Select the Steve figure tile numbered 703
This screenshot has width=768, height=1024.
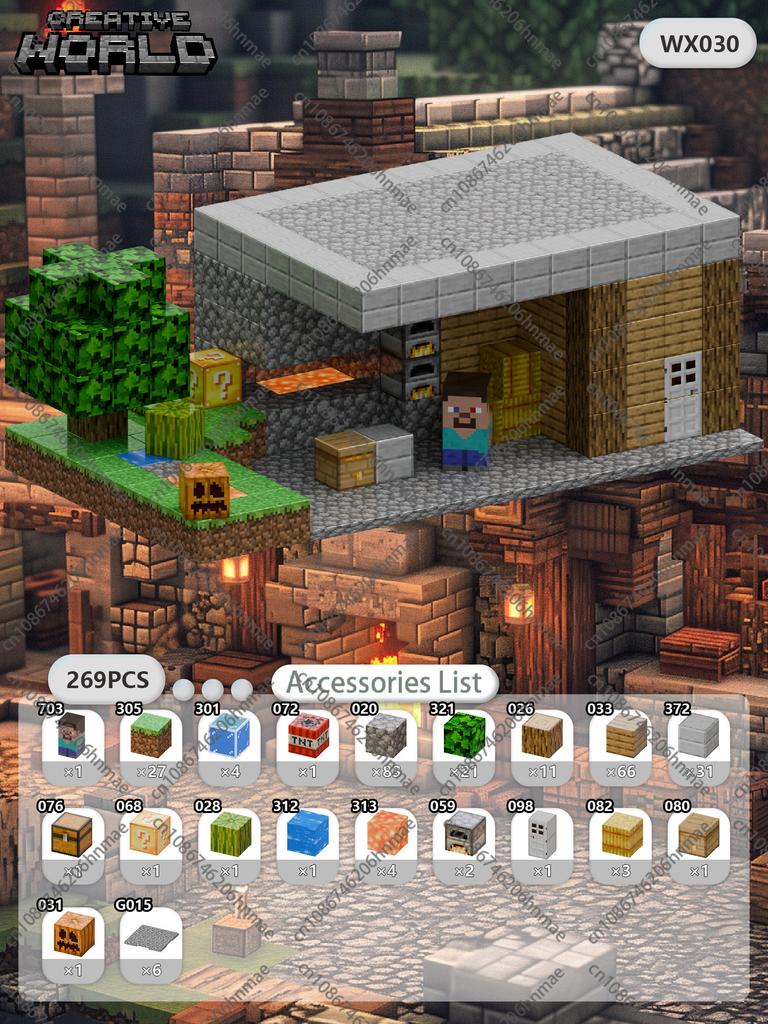pyautogui.click(x=72, y=737)
